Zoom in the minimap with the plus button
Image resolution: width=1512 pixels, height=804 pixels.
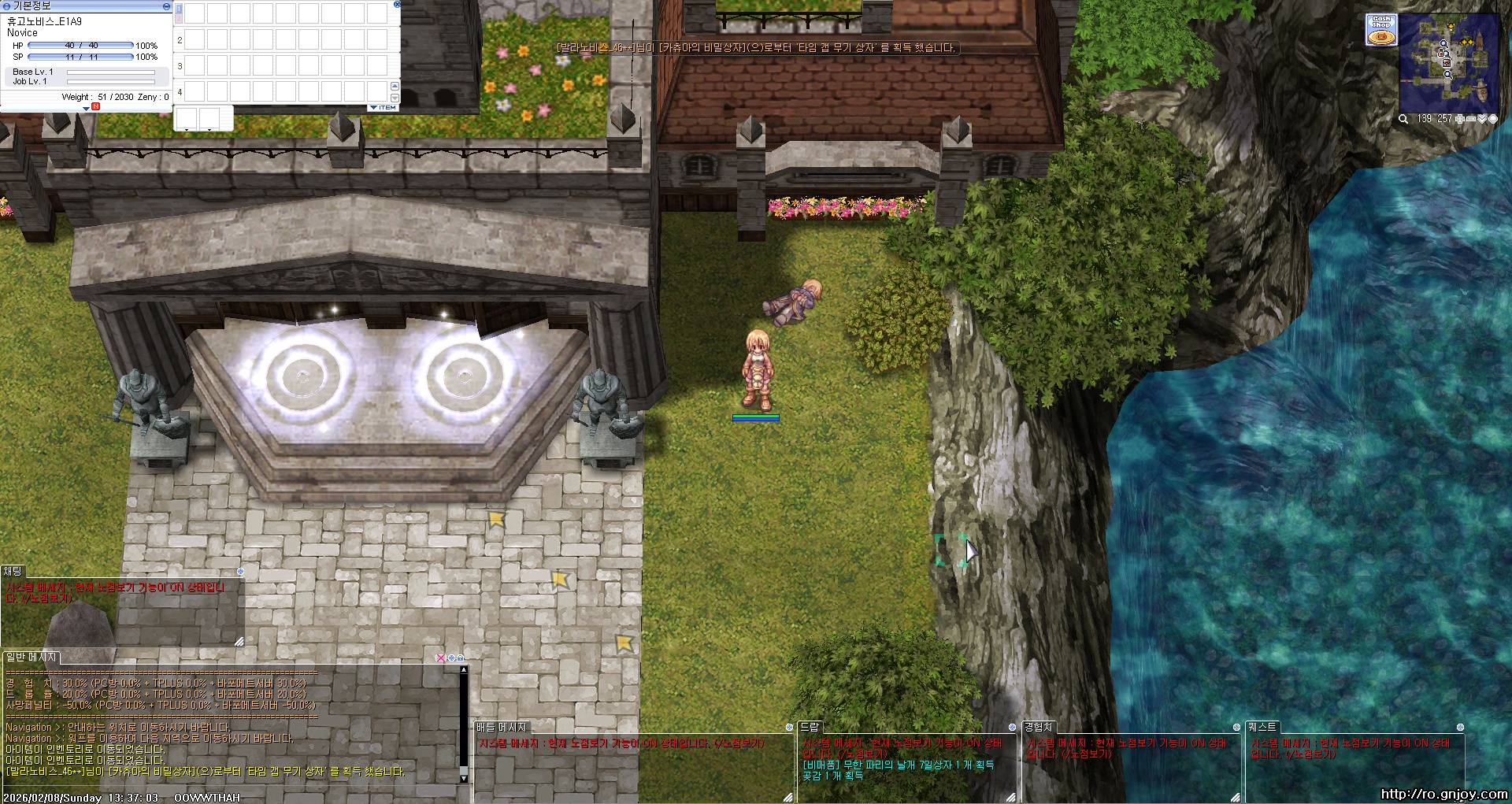(1459, 119)
